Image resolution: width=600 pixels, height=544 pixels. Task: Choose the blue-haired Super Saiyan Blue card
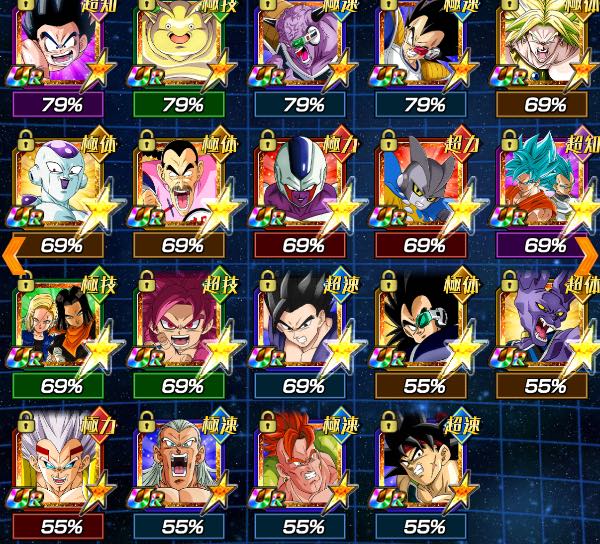(544, 186)
